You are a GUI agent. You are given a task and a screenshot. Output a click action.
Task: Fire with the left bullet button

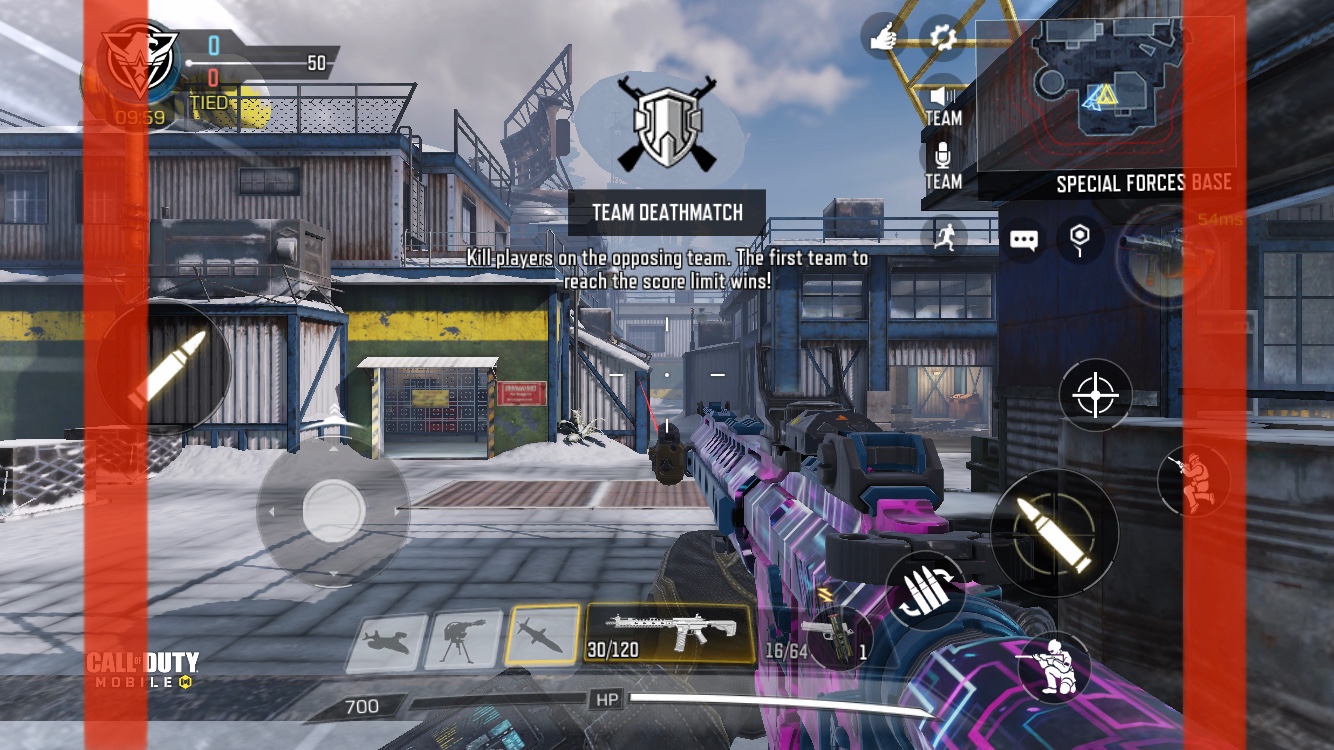[166, 368]
